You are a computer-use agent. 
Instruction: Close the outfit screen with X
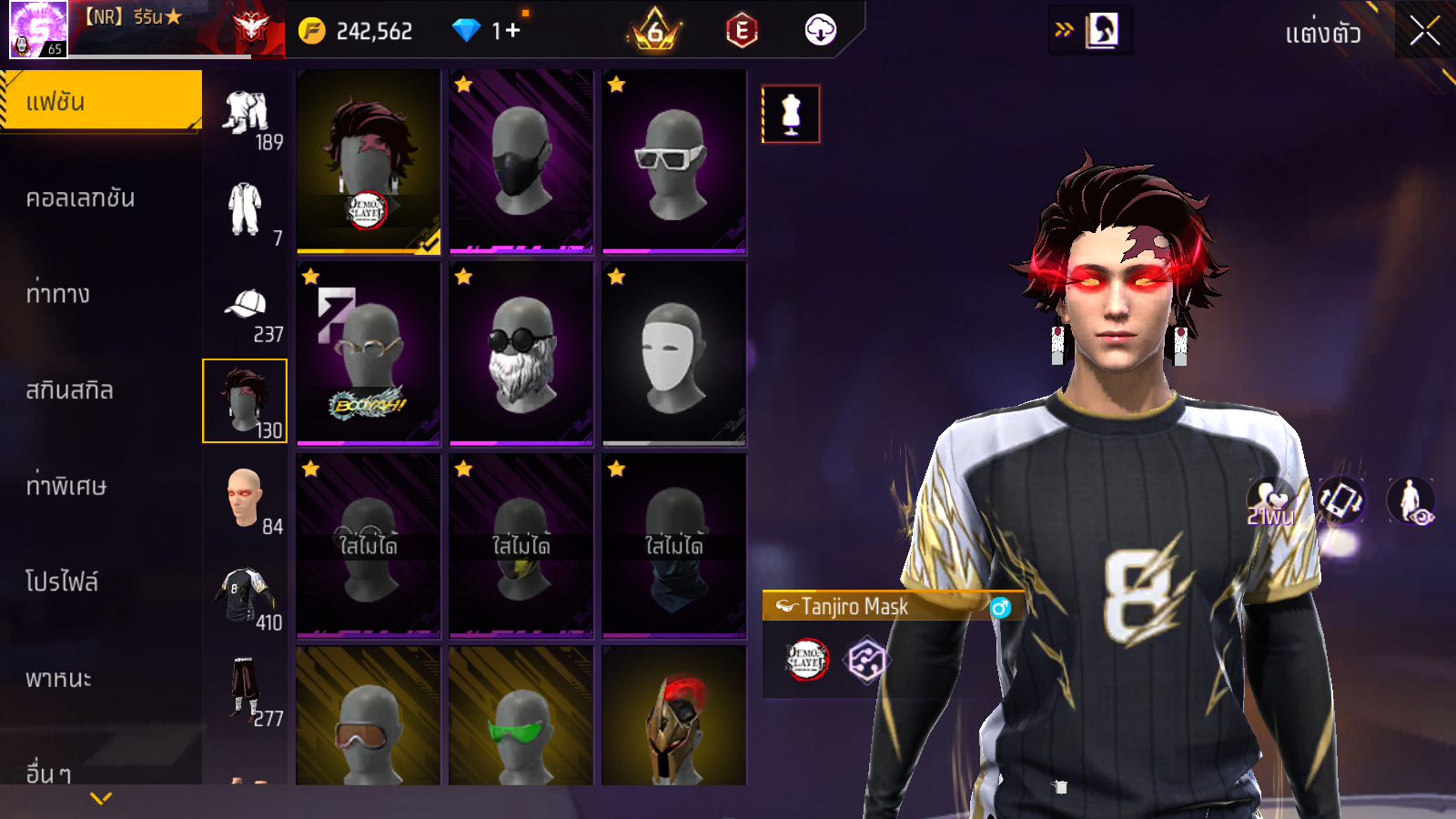point(1424,32)
